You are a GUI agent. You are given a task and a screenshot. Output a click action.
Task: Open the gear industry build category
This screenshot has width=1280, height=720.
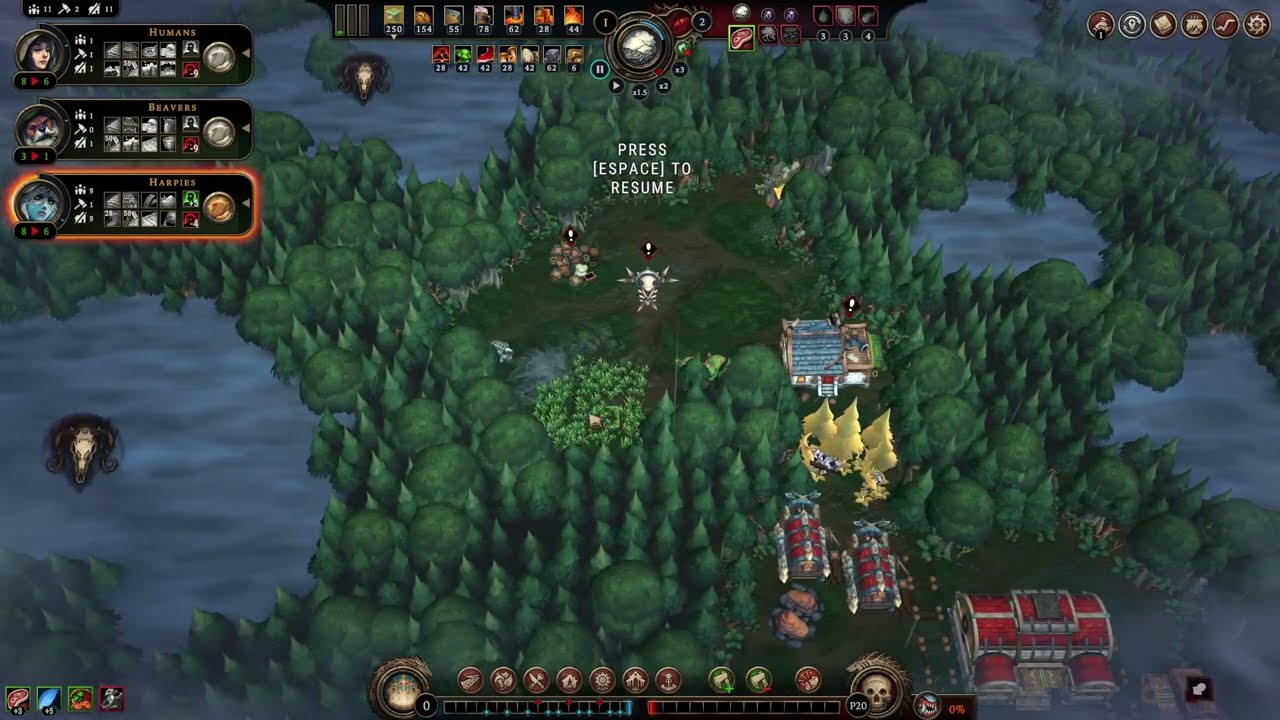pyautogui.click(x=602, y=681)
